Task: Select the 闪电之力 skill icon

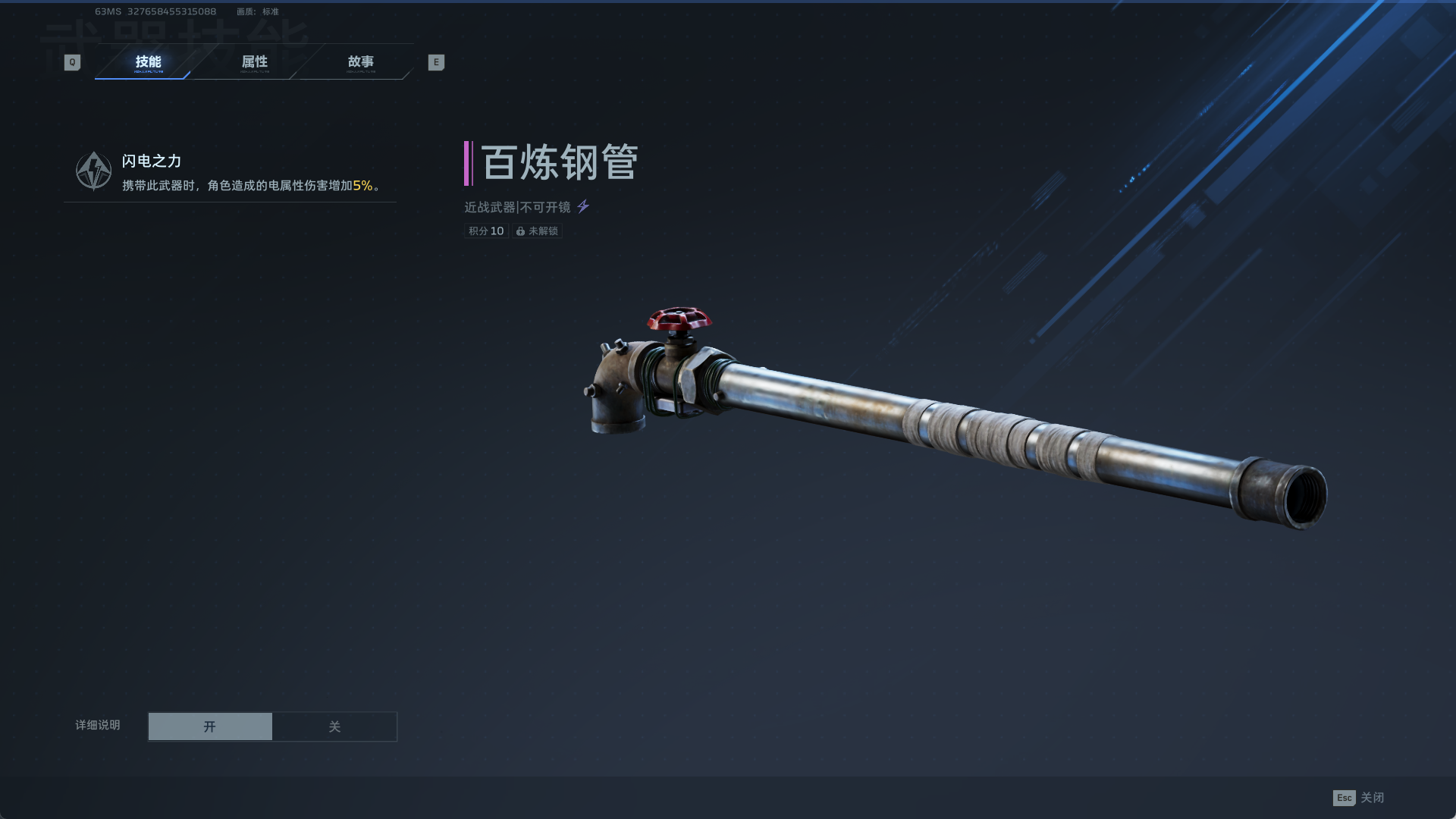Action: click(93, 171)
